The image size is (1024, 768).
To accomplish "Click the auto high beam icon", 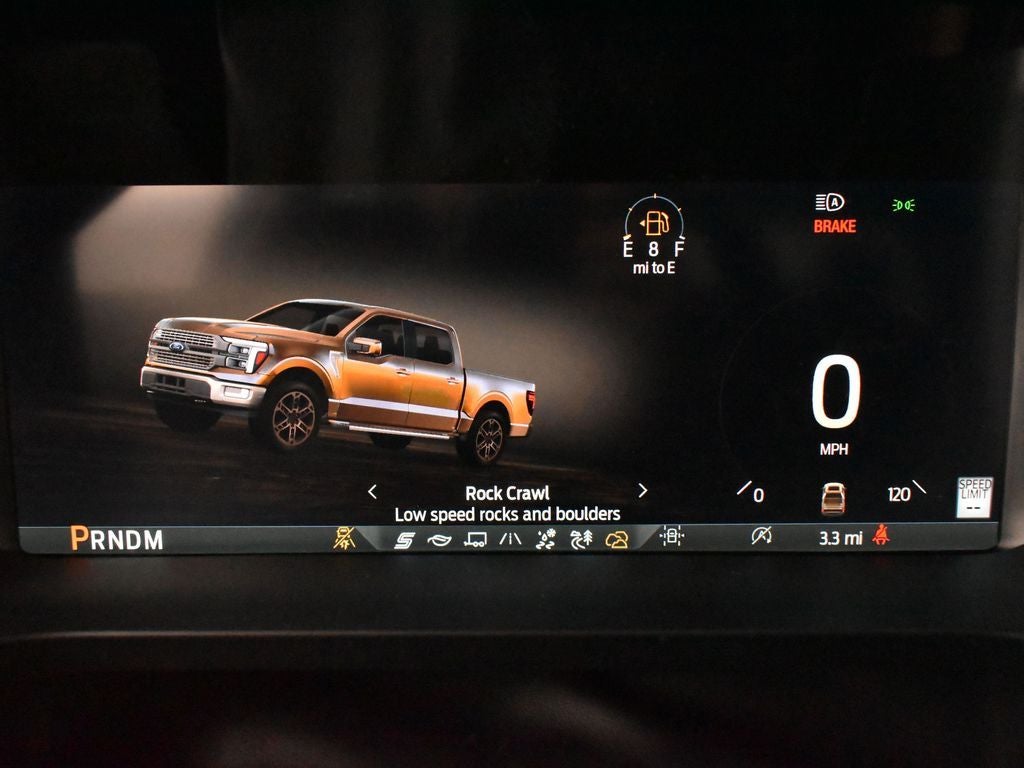I will tap(829, 203).
